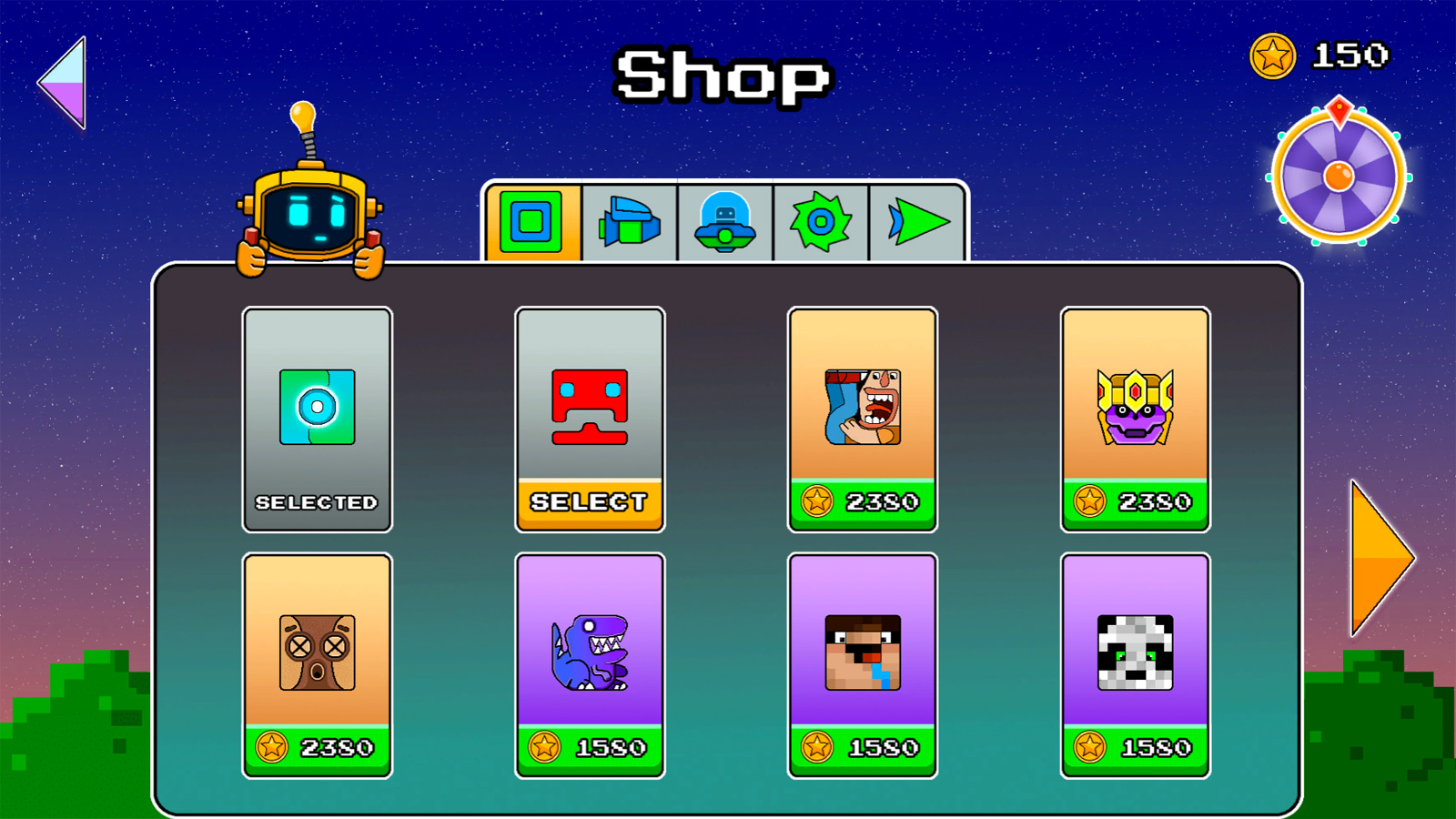Purchase the pixelated panda skin
The image size is (1456, 819).
point(1135,747)
